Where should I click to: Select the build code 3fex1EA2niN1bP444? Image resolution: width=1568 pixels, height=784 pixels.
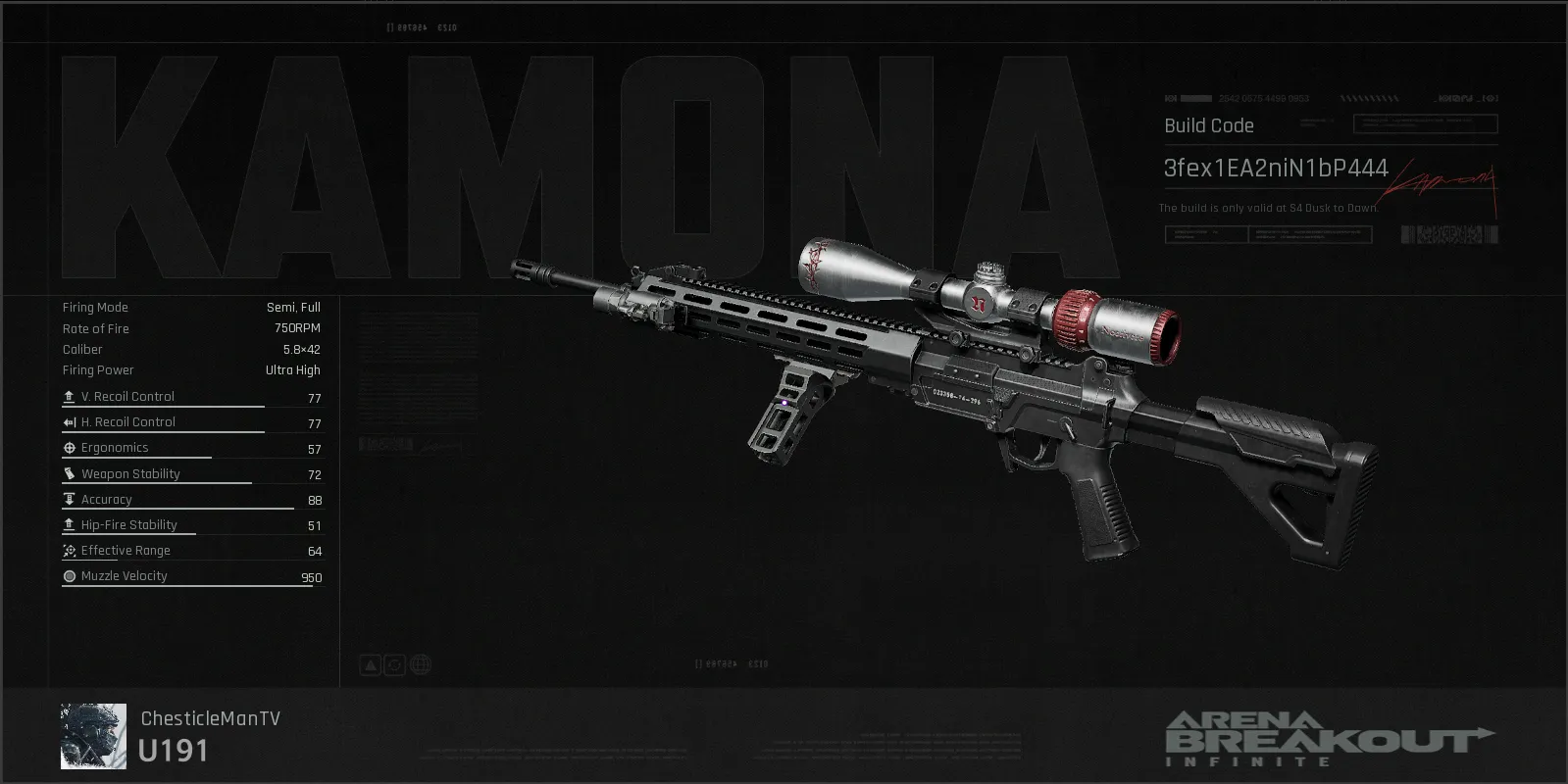coord(1275,169)
